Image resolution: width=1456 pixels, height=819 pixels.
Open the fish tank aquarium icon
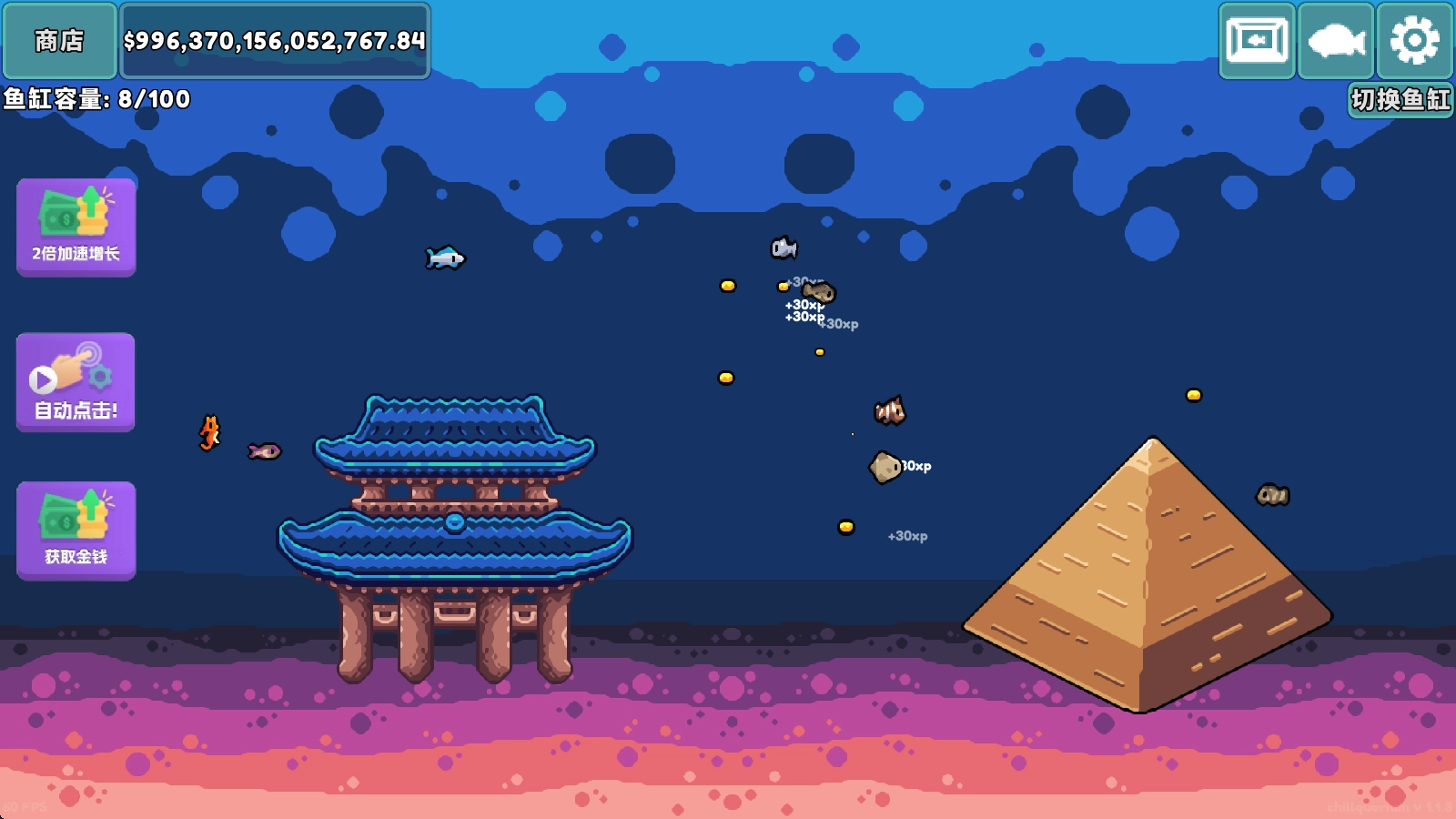point(1257,40)
